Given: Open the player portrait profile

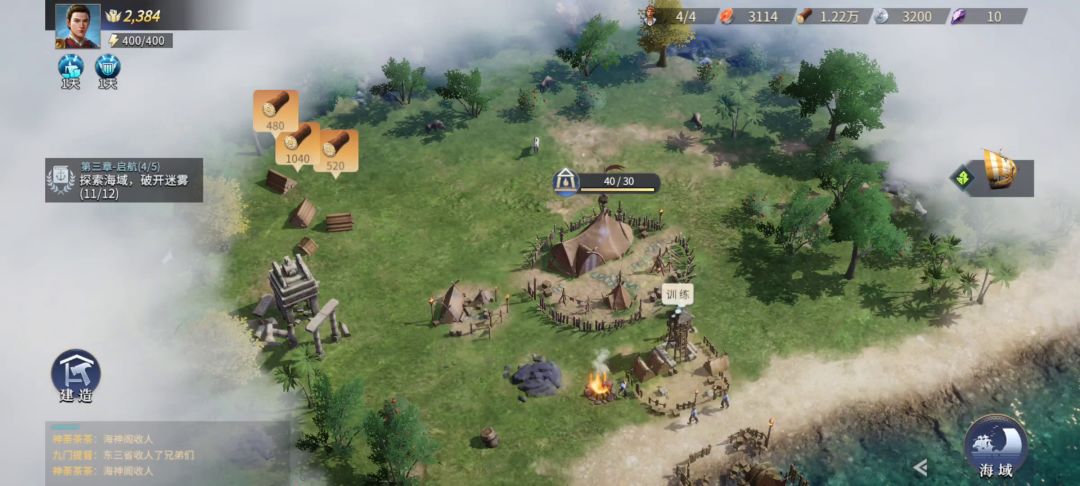Looking at the screenshot, I should click(77, 24).
